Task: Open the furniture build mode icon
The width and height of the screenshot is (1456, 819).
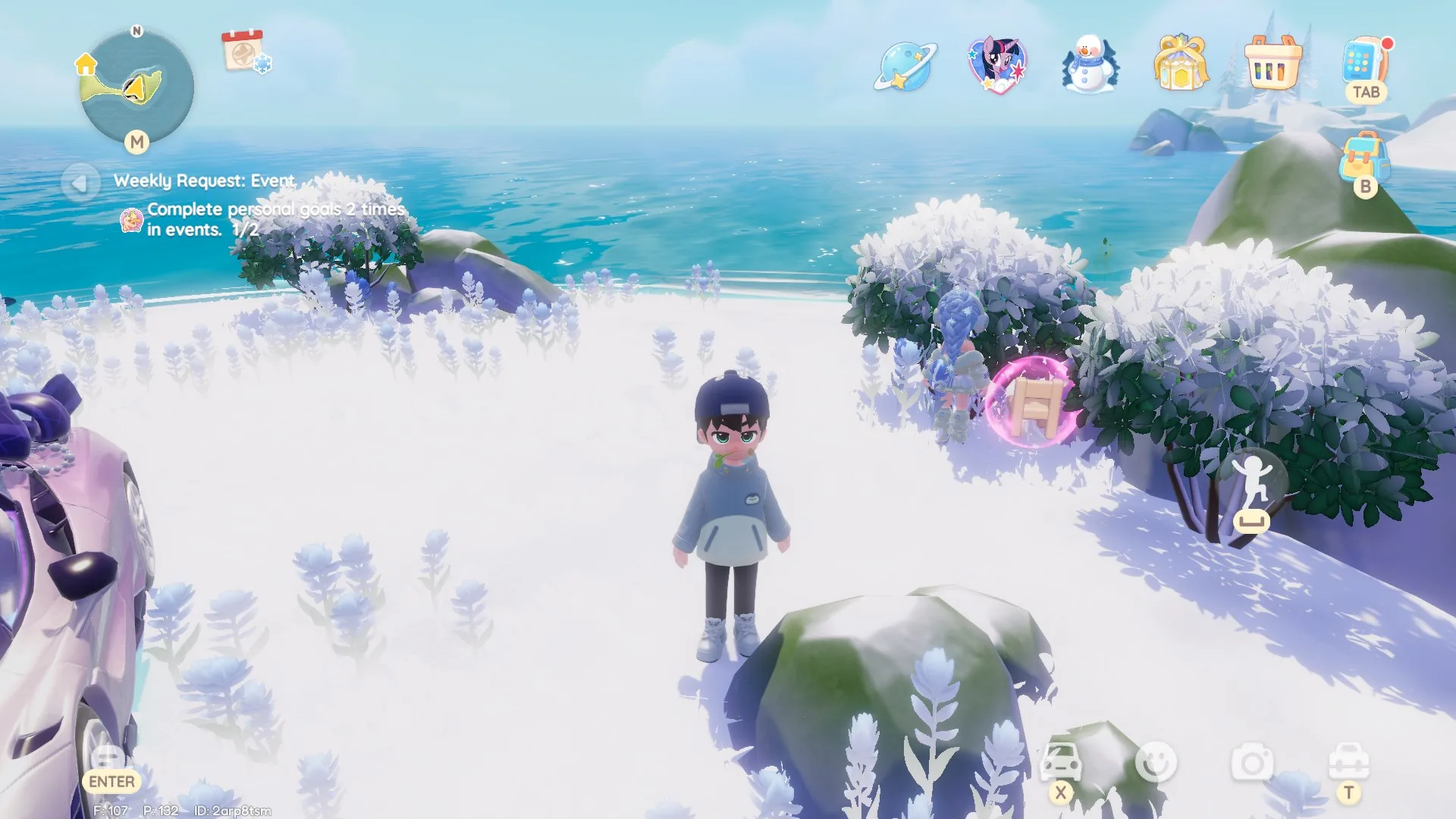Action: coord(1348,761)
